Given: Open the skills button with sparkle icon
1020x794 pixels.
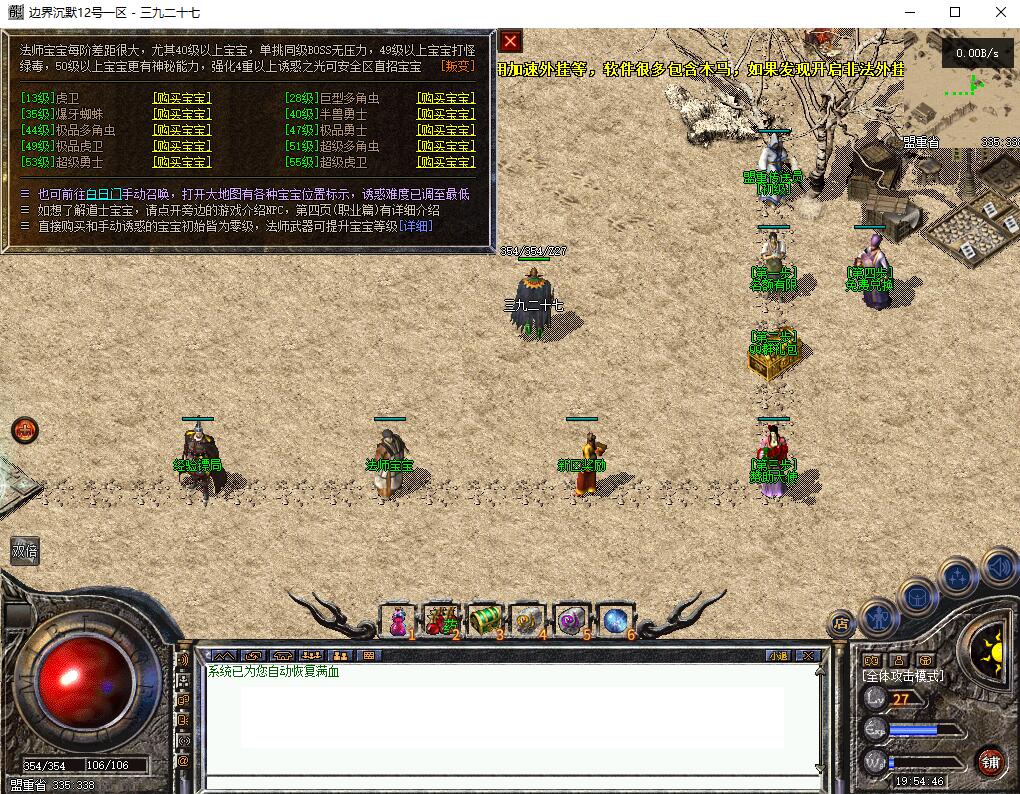Looking at the screenshot, I should coord(958,576).
